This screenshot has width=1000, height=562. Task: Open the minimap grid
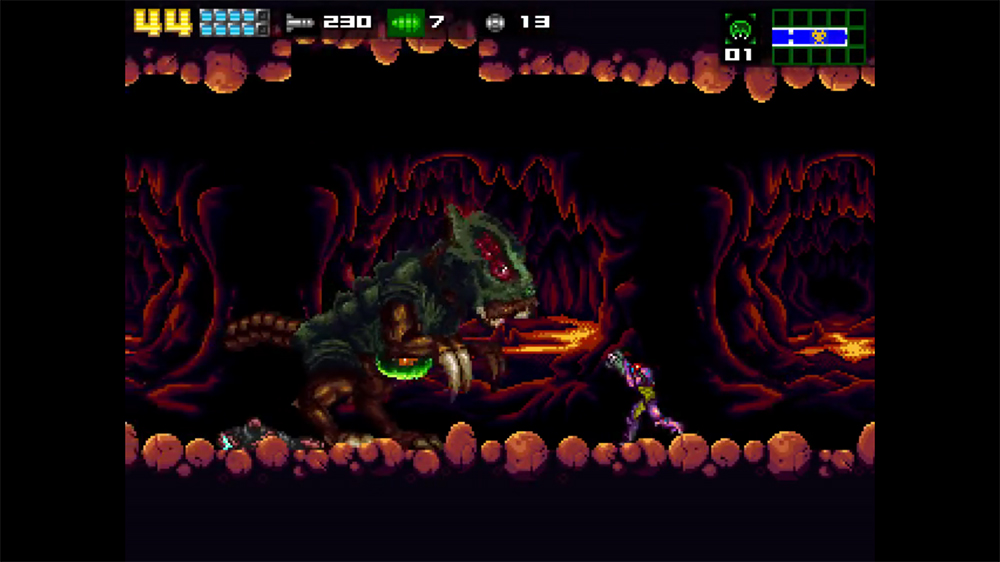tap(818, 37)
